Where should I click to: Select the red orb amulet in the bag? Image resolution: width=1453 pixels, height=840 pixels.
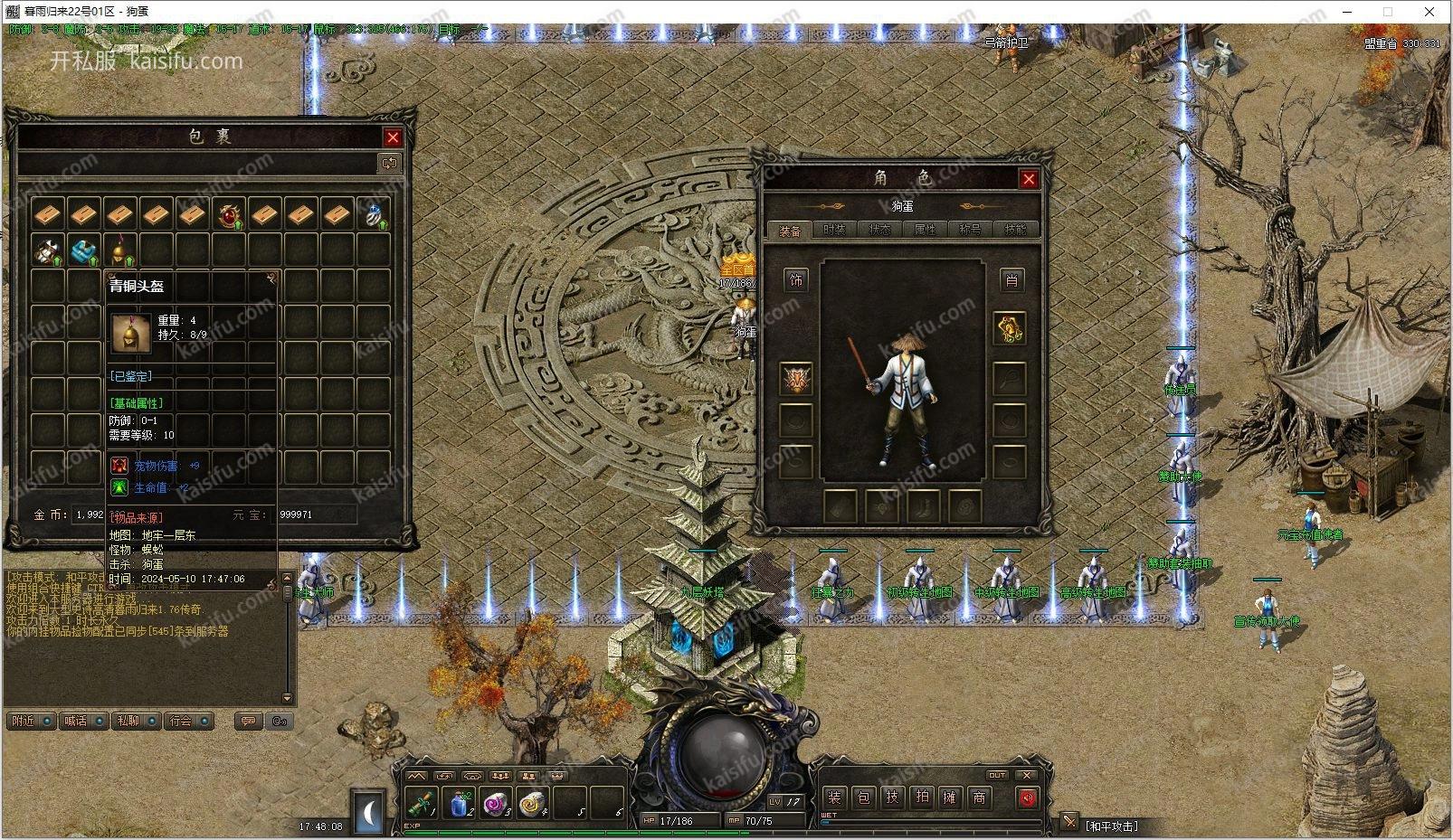click(x=229, y=215)
